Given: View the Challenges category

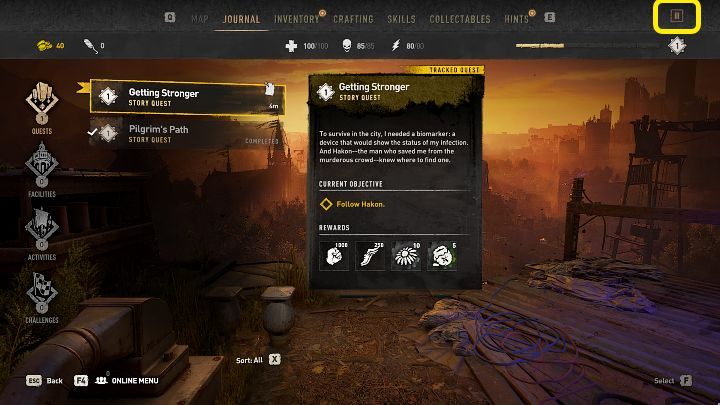Looking at the screenshot, I should [x=42, y=294].
